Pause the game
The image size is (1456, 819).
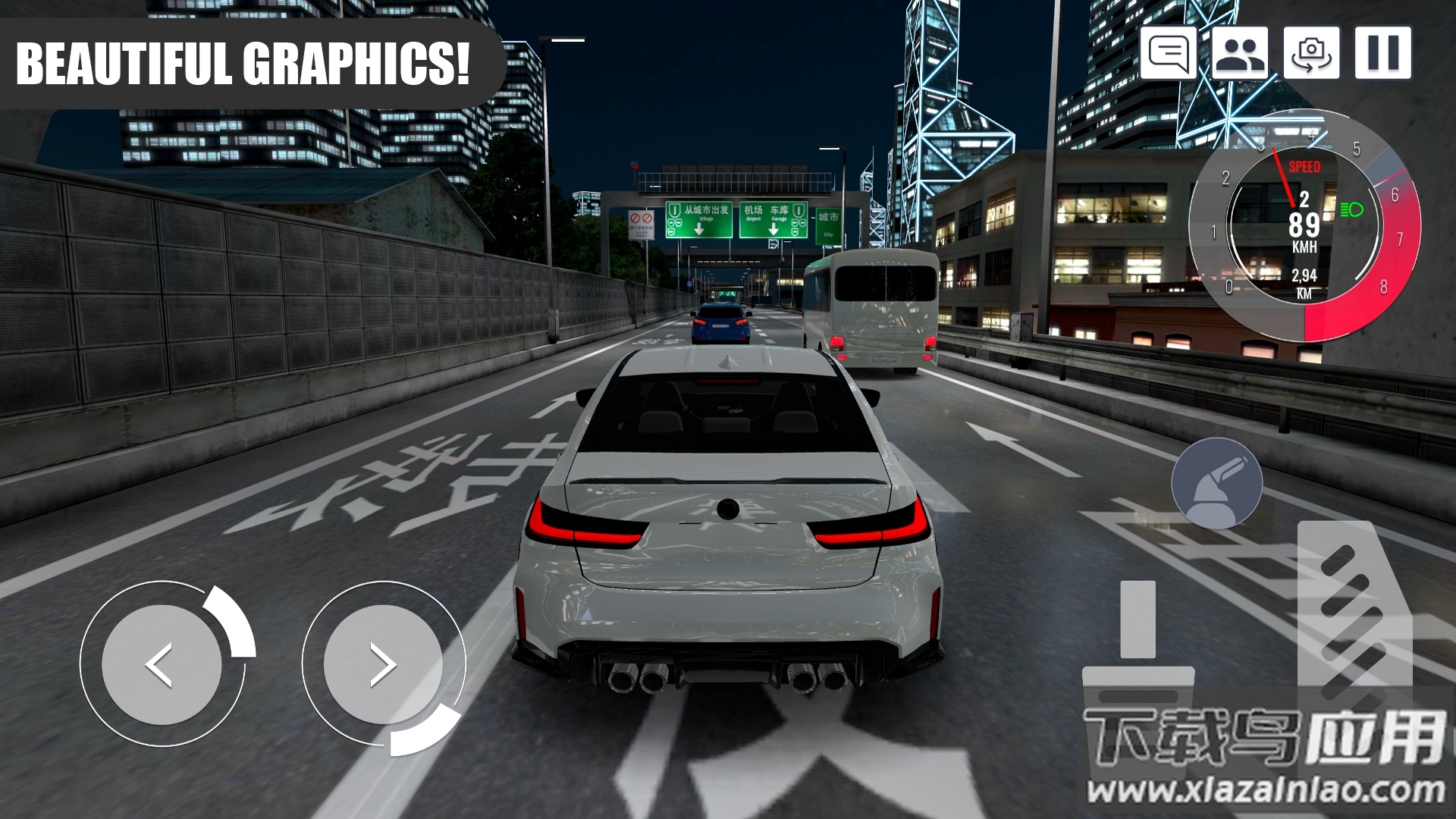click(1382, 53)
